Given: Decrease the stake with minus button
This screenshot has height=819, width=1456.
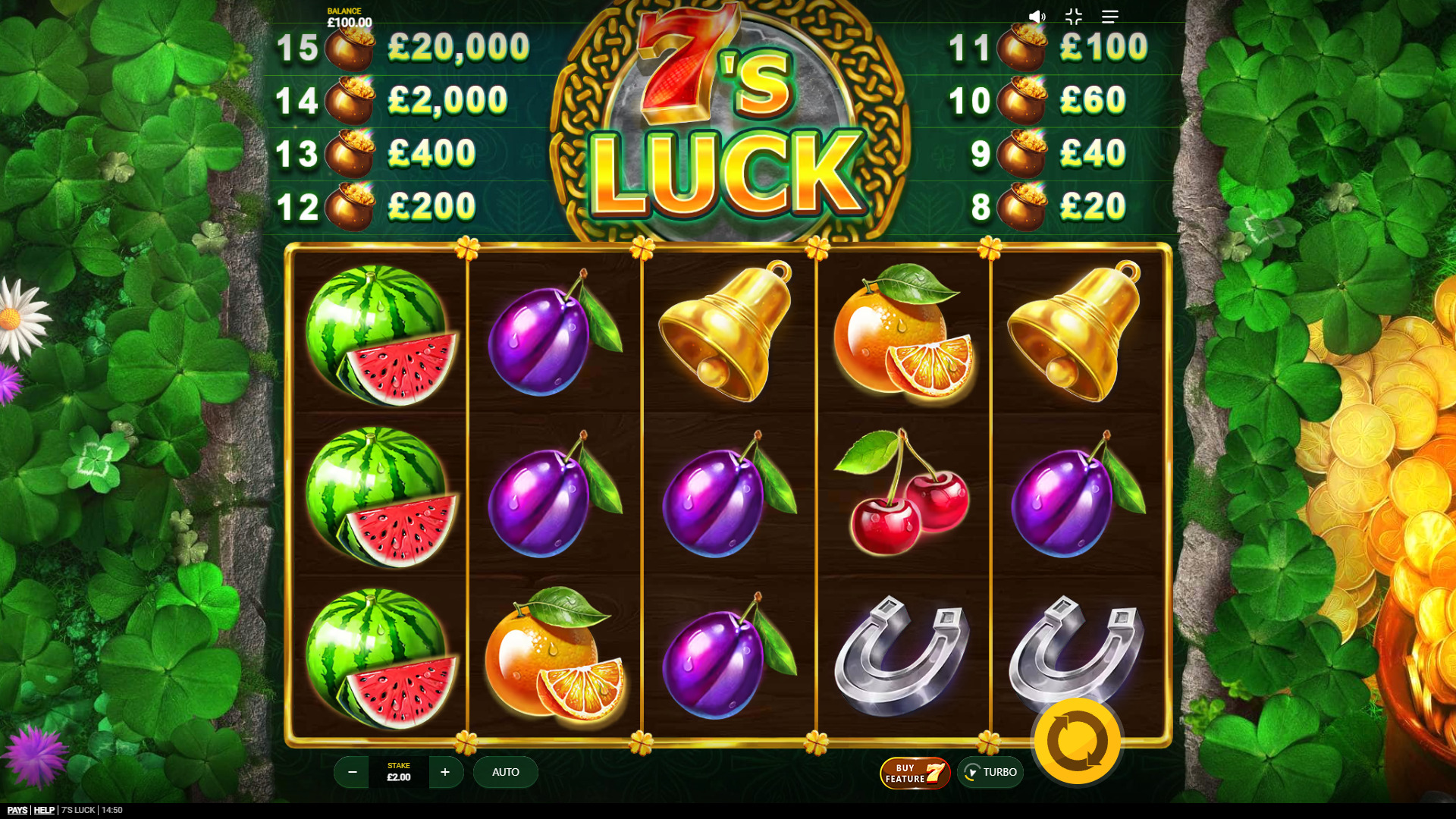Looking at the screenshot, I should tap(351, 772).
